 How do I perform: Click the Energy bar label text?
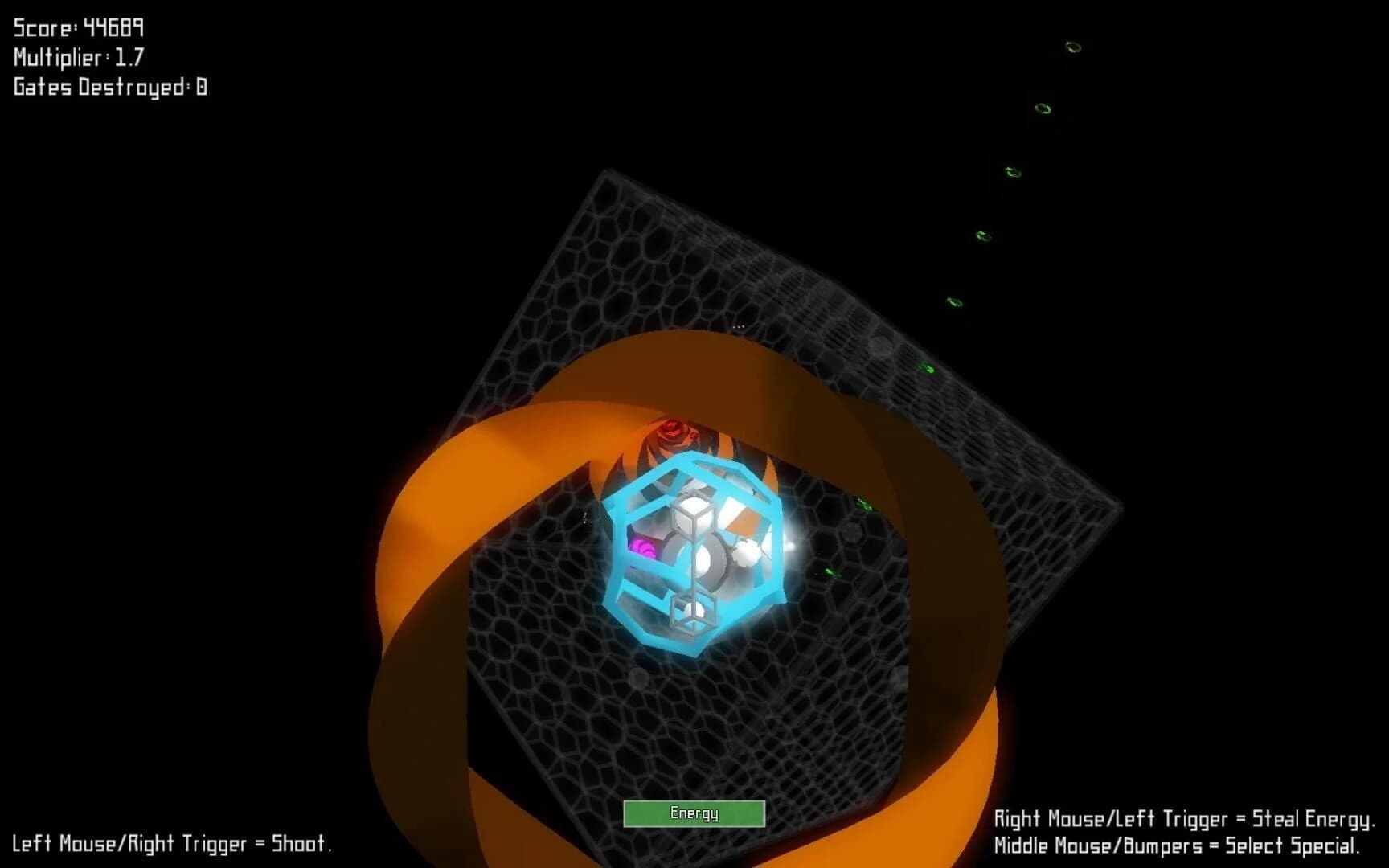695,813
